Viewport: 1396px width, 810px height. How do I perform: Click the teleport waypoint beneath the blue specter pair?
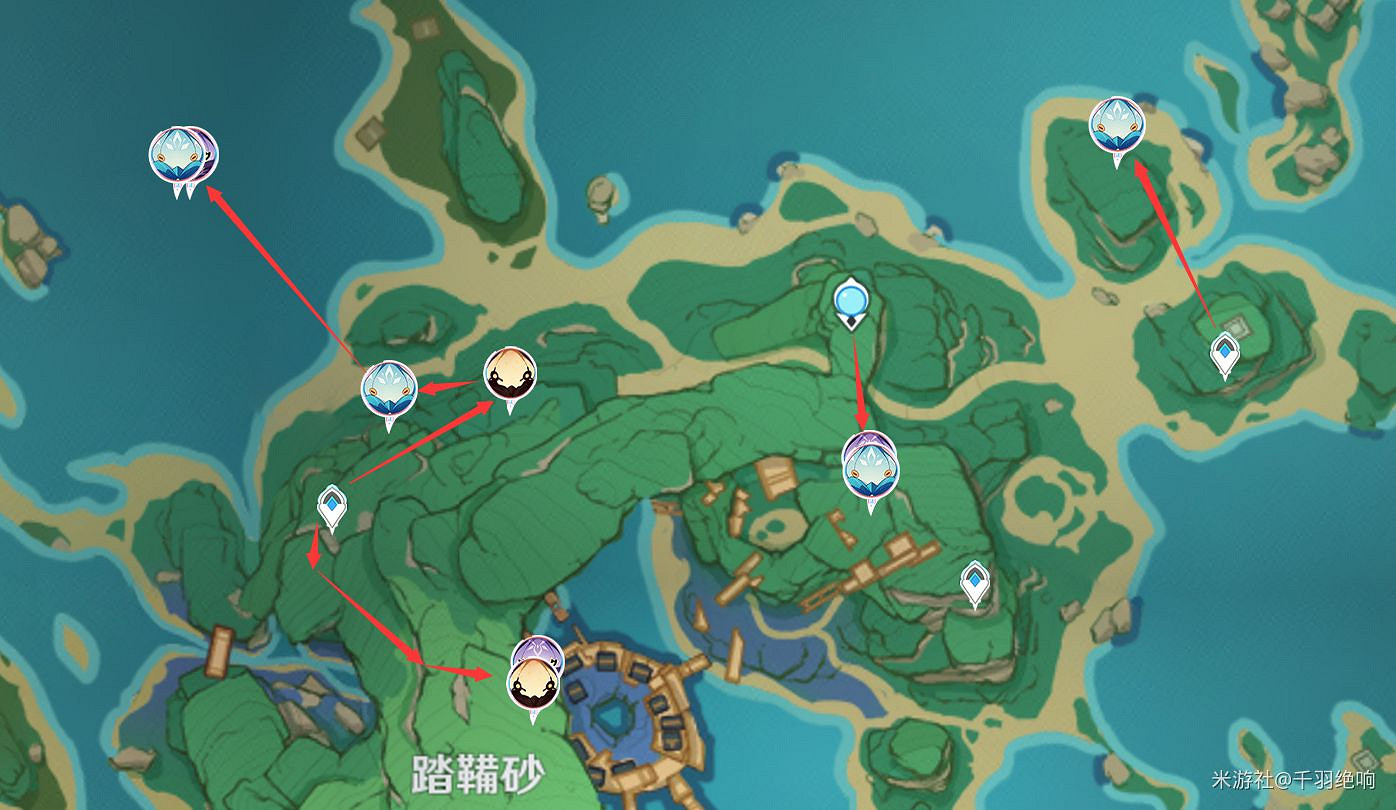[333, 507]
